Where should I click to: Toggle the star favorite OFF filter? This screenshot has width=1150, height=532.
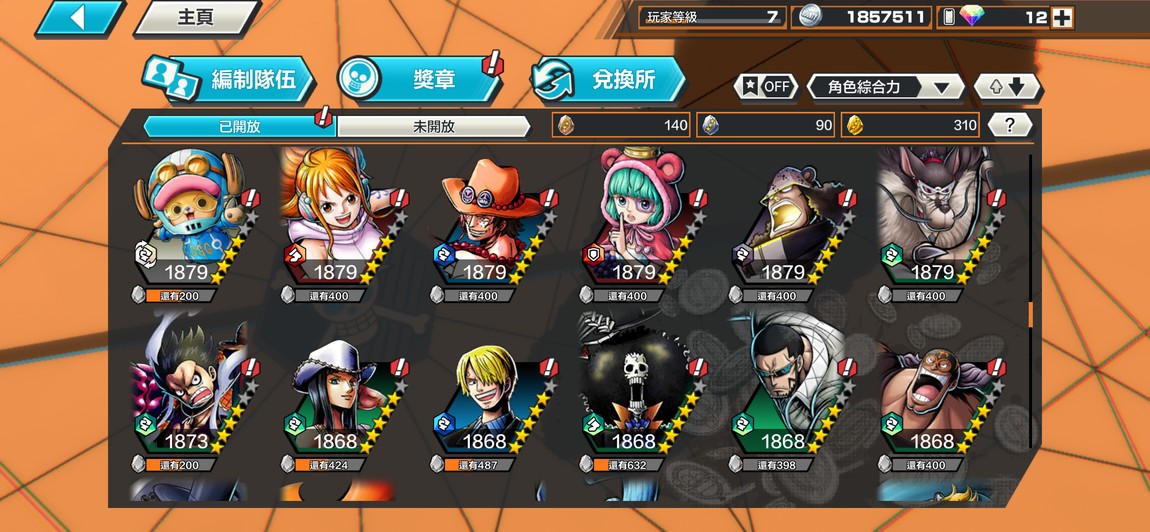767,87
